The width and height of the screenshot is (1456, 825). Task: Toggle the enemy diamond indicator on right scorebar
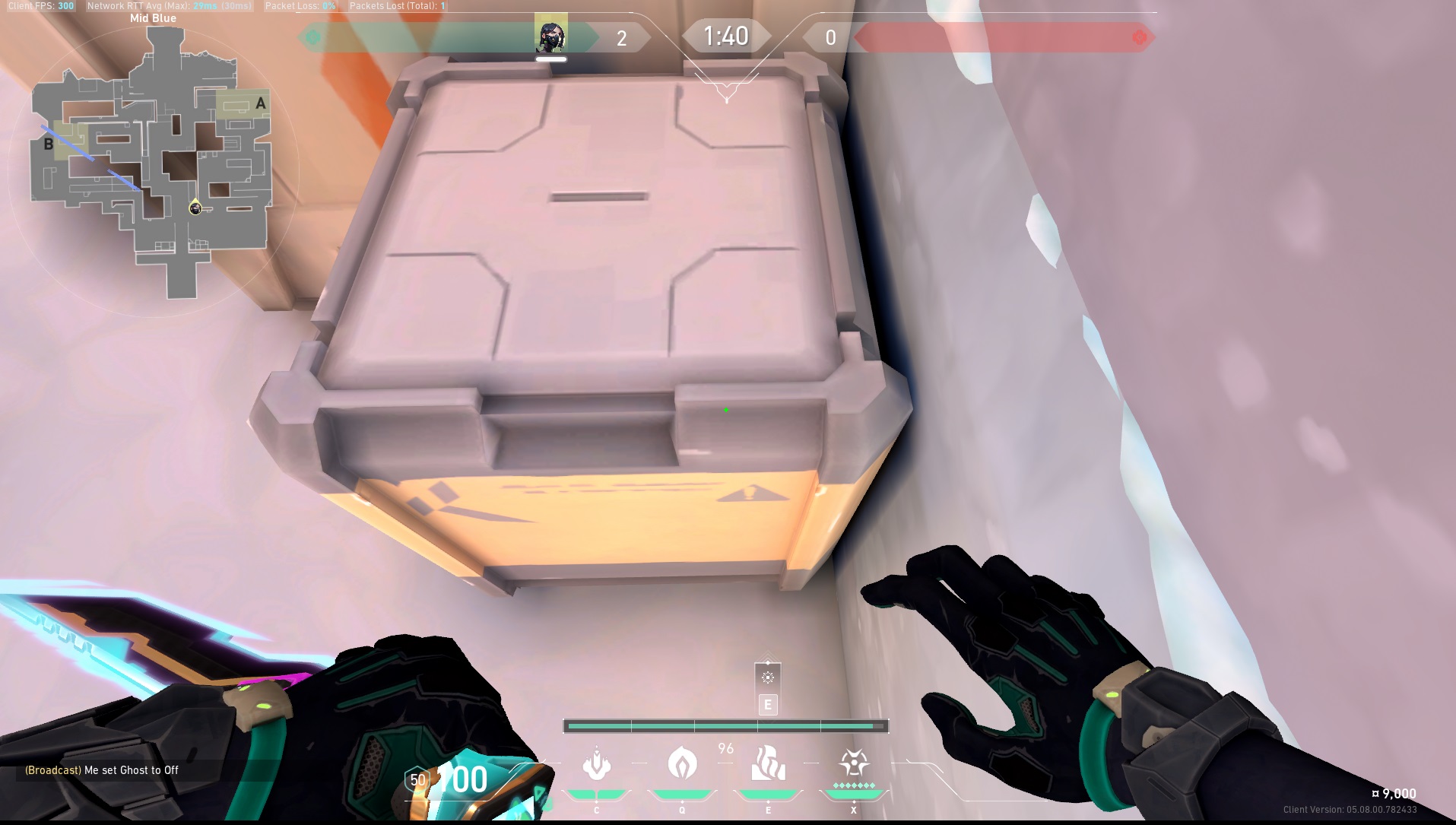tap(1140, 35)
